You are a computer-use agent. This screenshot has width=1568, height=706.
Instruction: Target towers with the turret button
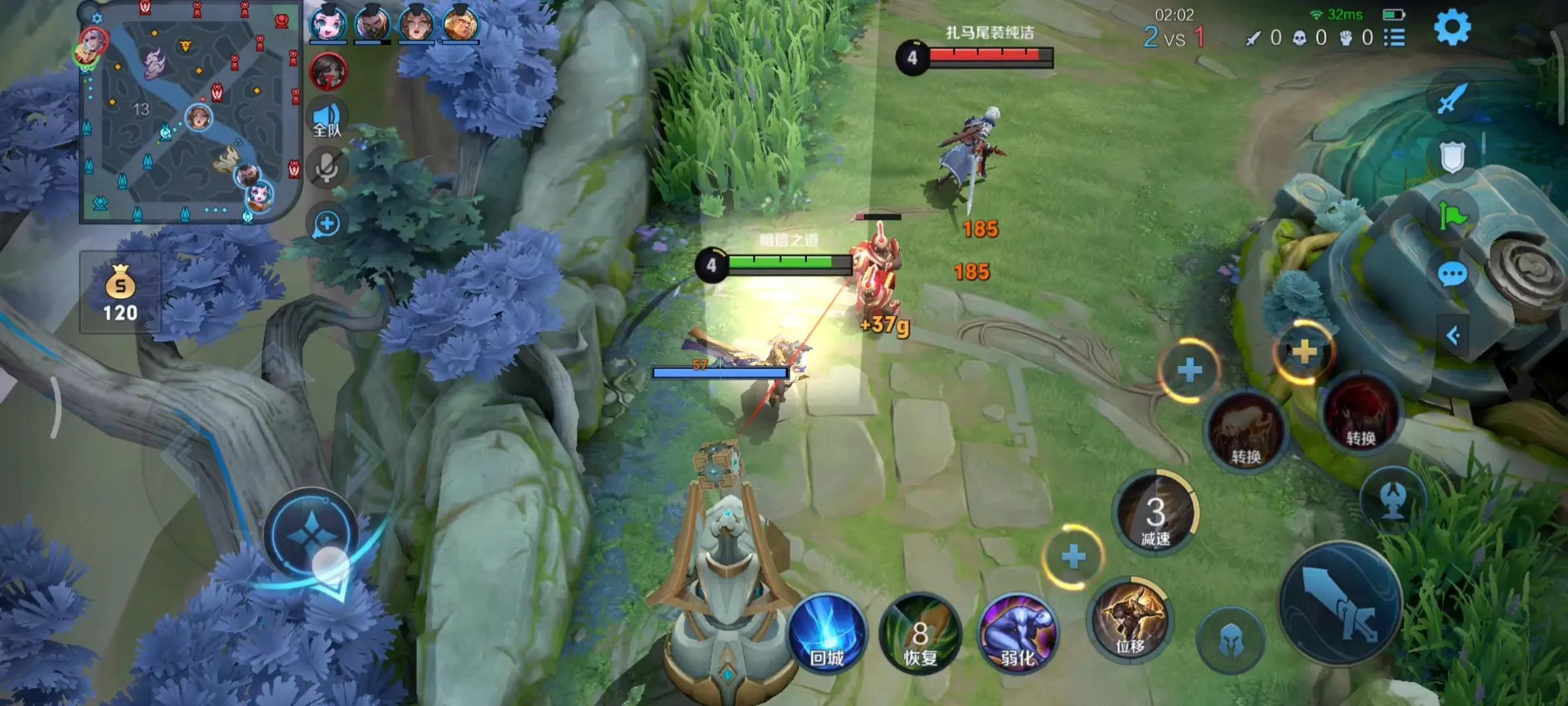pos(1393,501)
